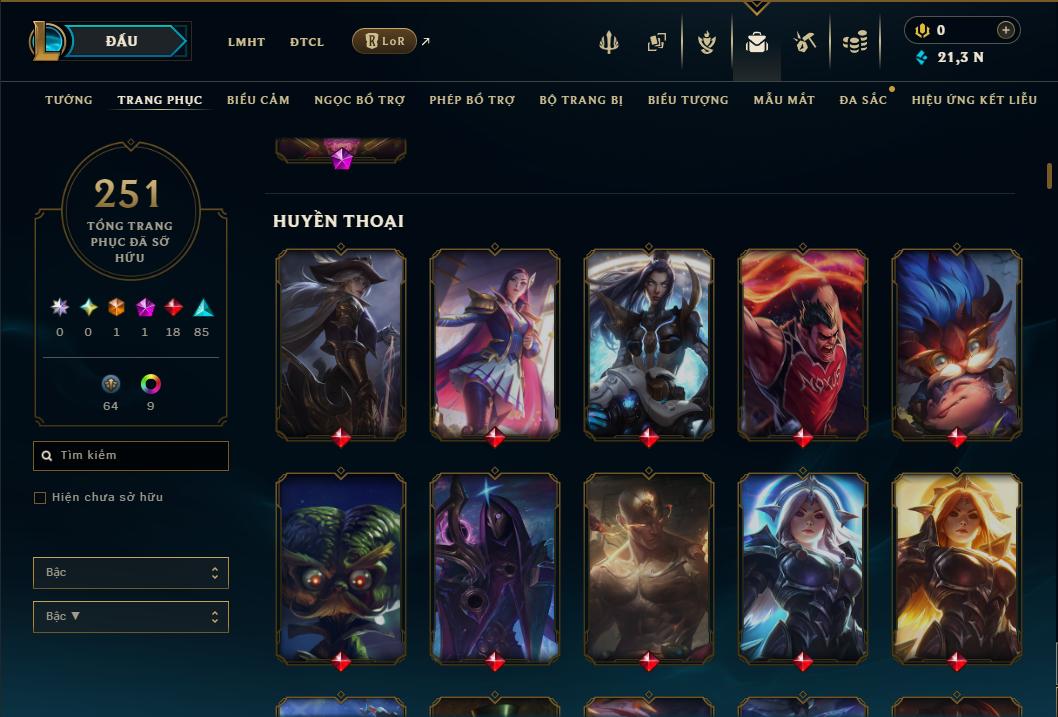Open the BIỂU TƯỢNG tab
1058x717 pixels.
pos(688,100)
